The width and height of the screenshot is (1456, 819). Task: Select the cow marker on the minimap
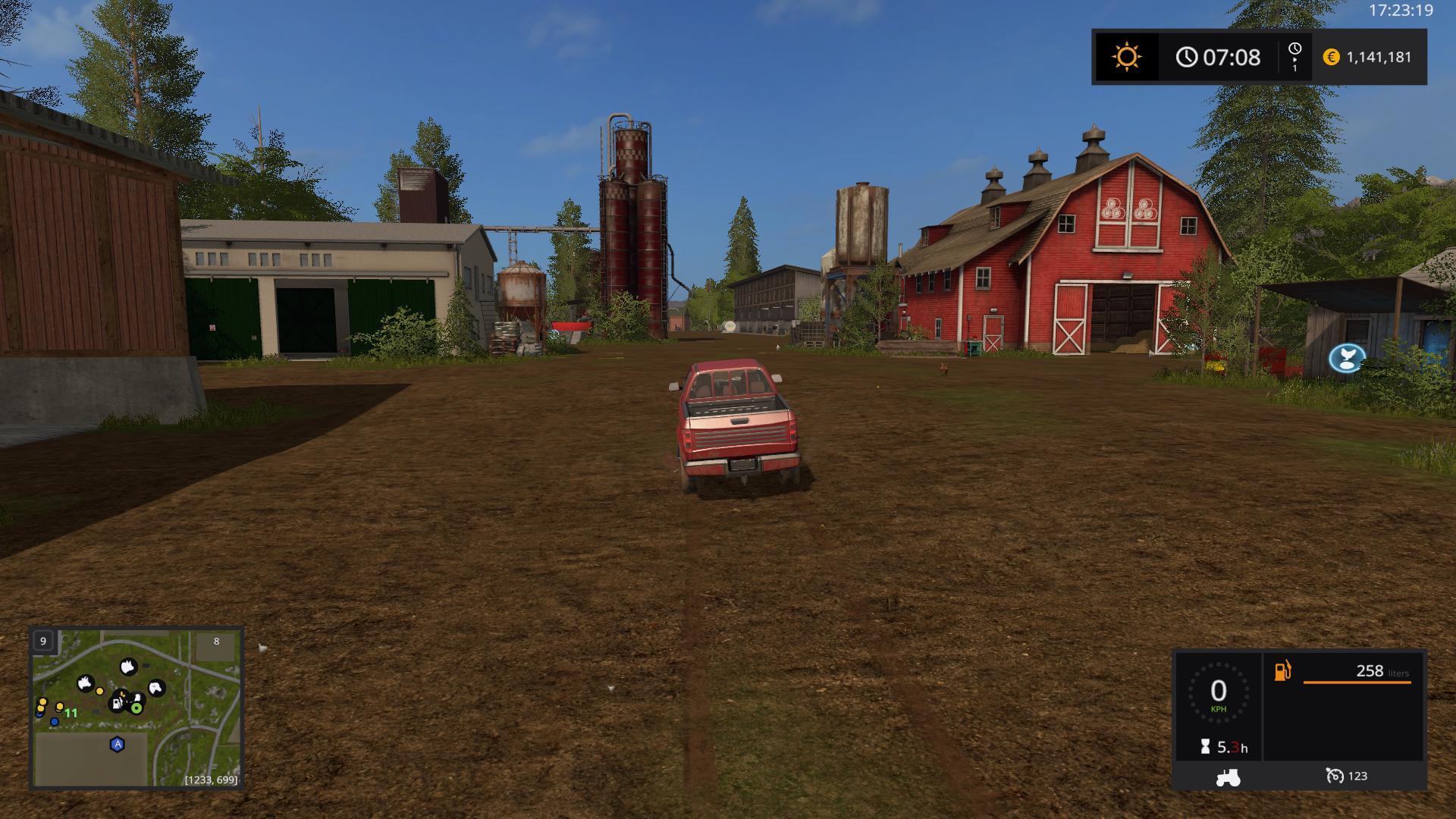(86, 683)
